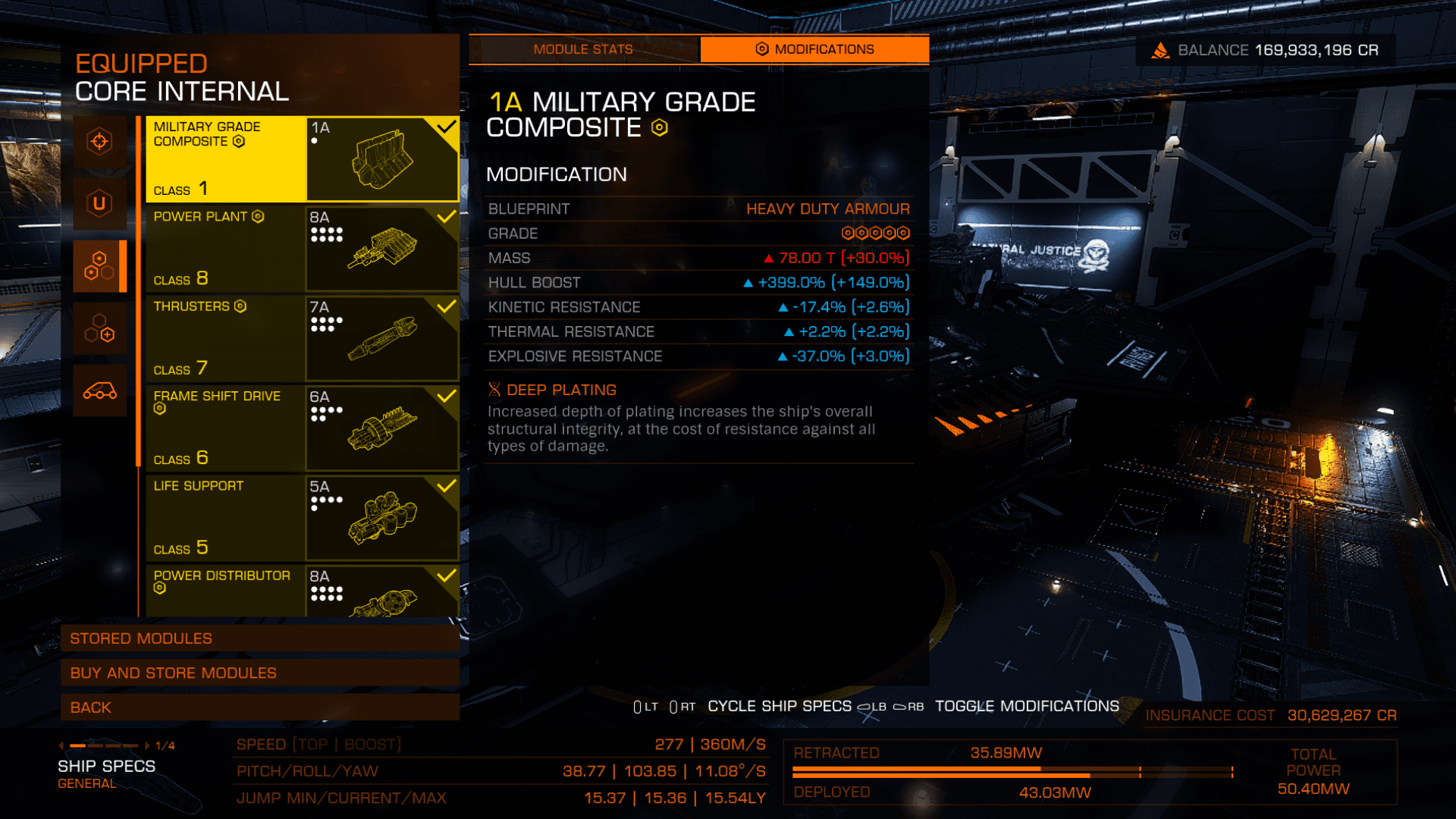Select the Military Grade Composite module

point(302,158)
